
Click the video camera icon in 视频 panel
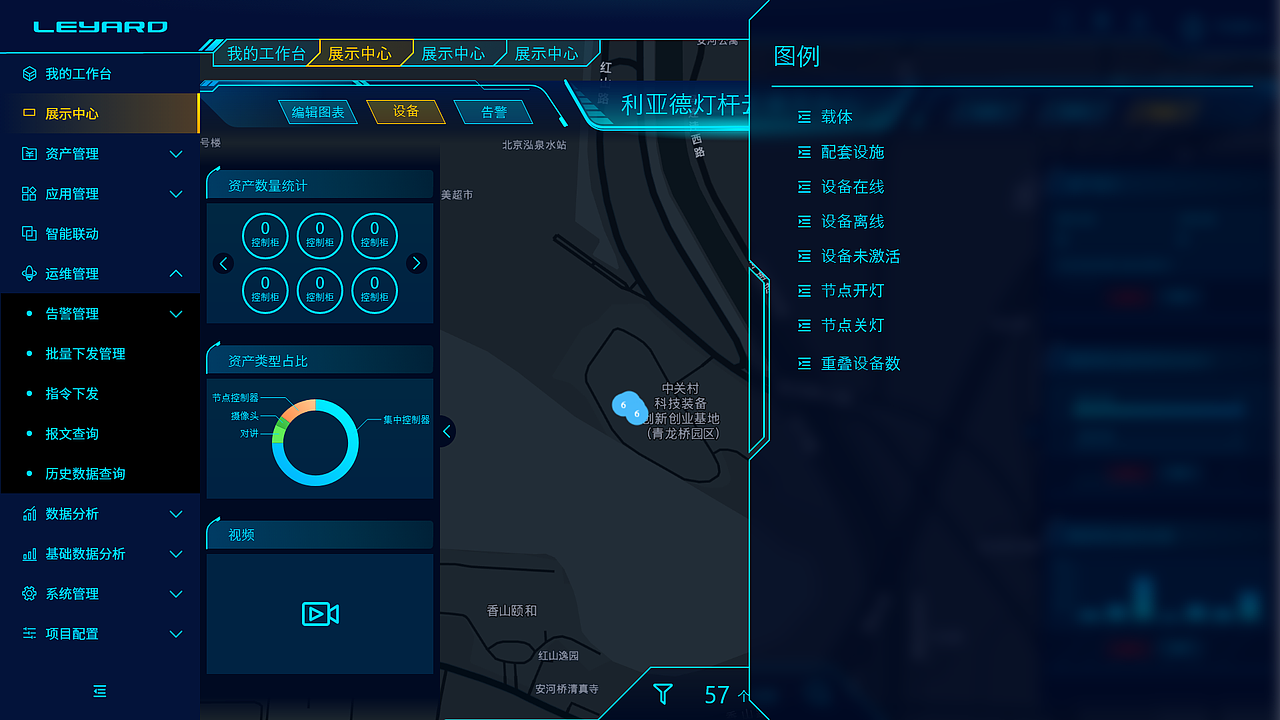click(319, 614)
